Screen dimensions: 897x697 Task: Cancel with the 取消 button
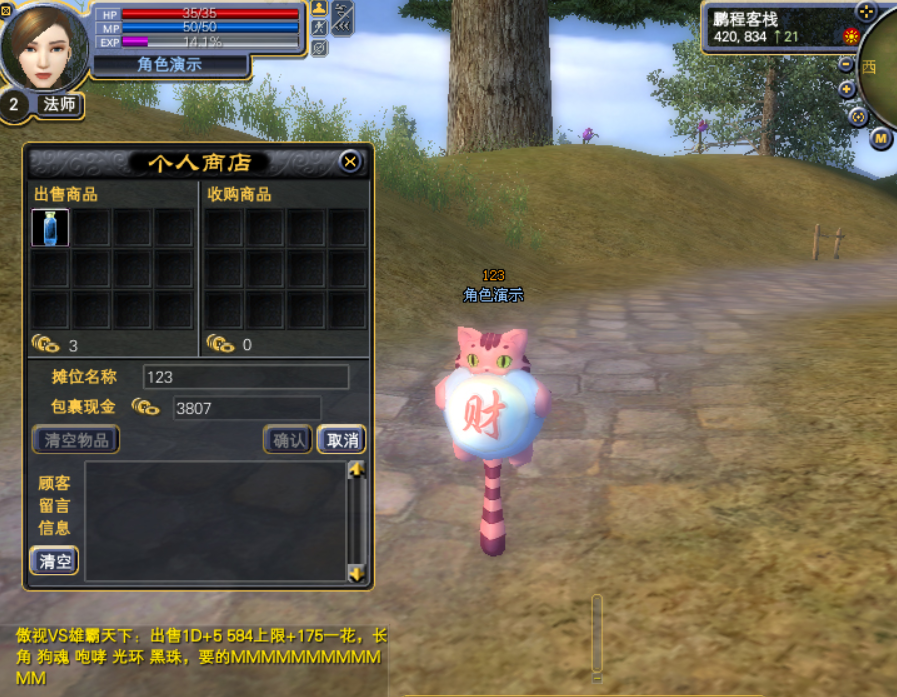342,439
